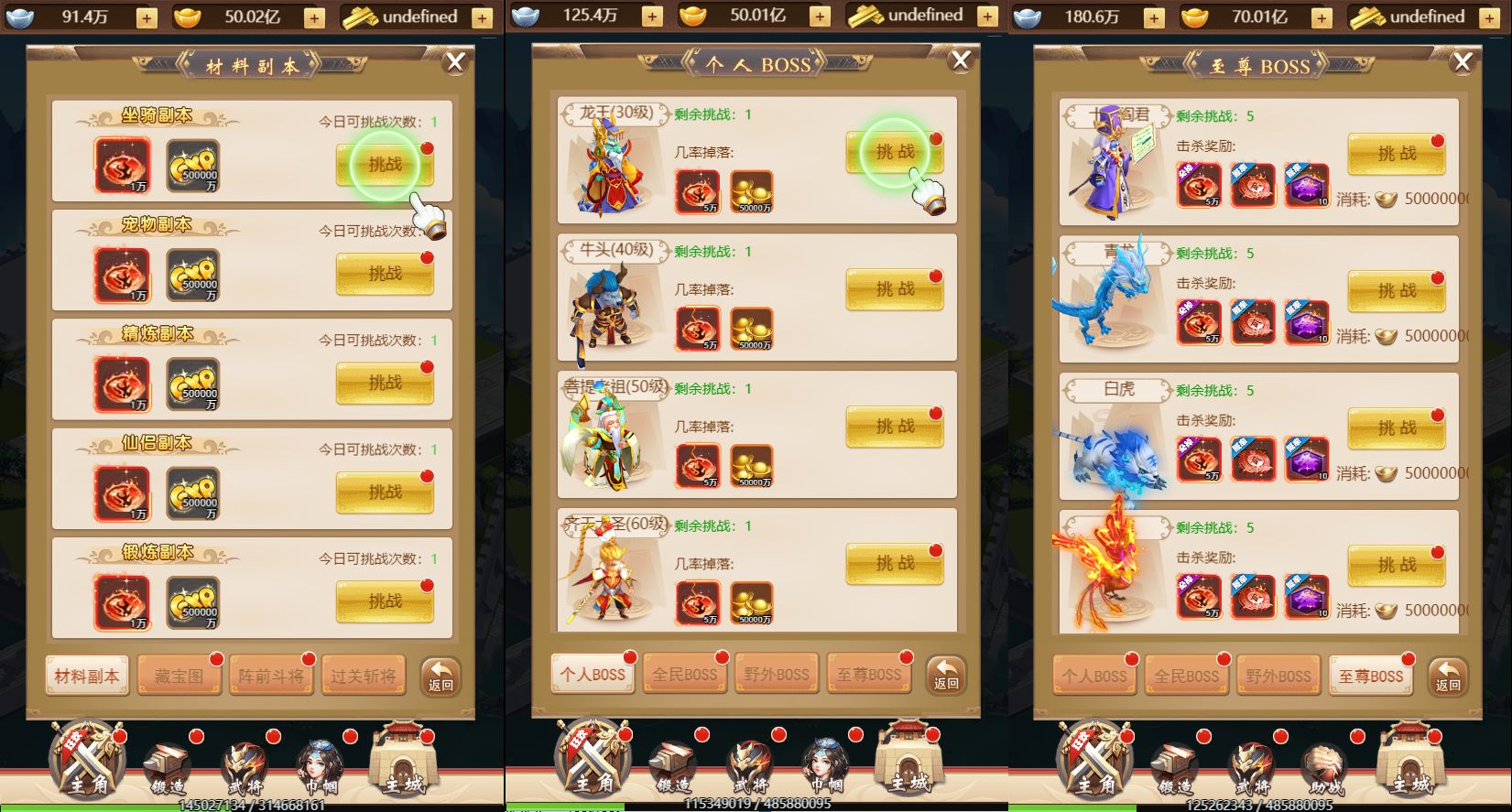Click the fireball drop icon of 牛头(40级)
Image resolution: width=1512 pixels, height=812 pixels.
pos(697,326)
